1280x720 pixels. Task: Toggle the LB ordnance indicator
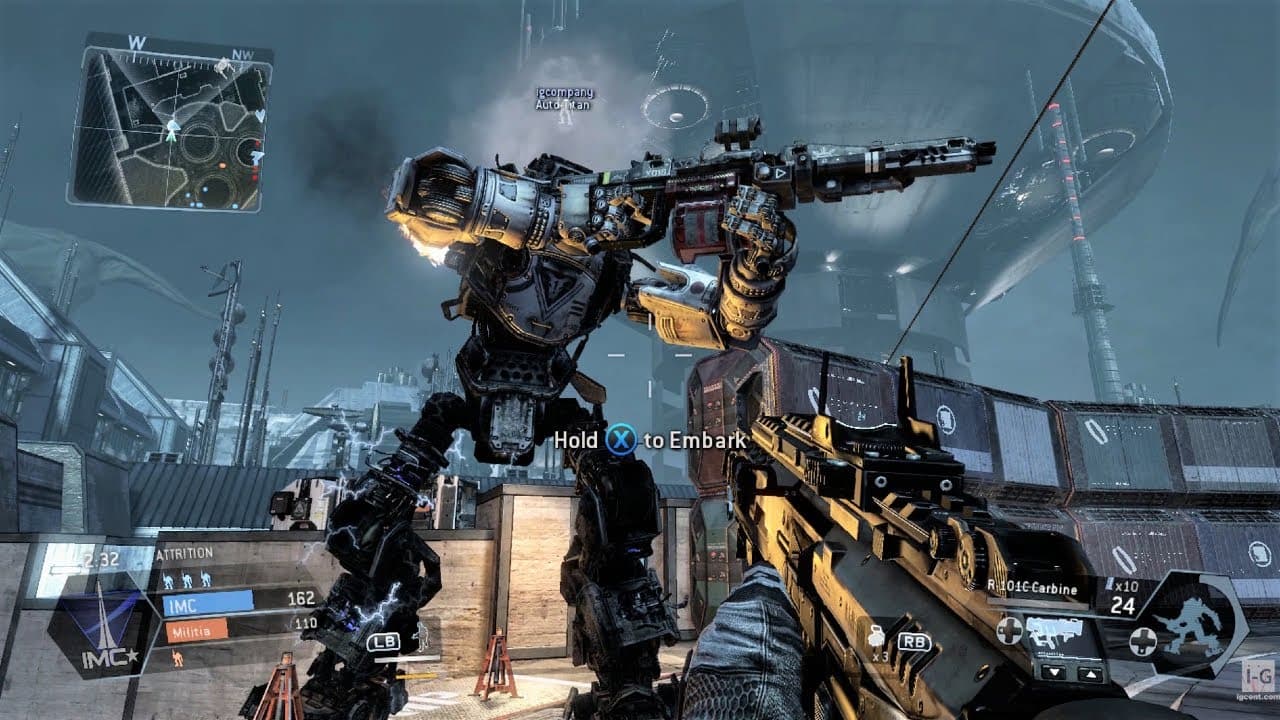(x=385, y=642)
